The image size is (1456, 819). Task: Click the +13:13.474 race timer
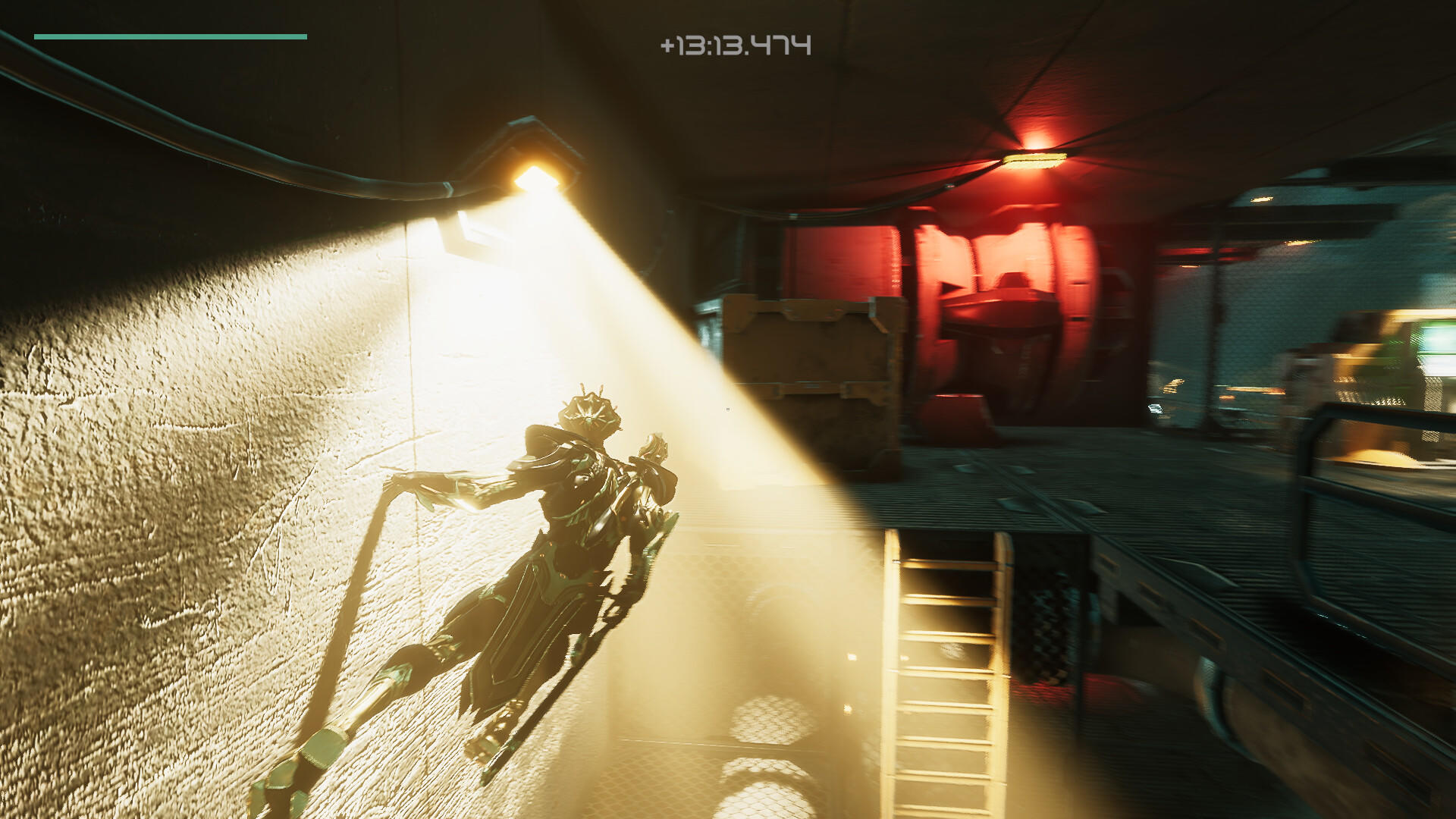point(734,43)
